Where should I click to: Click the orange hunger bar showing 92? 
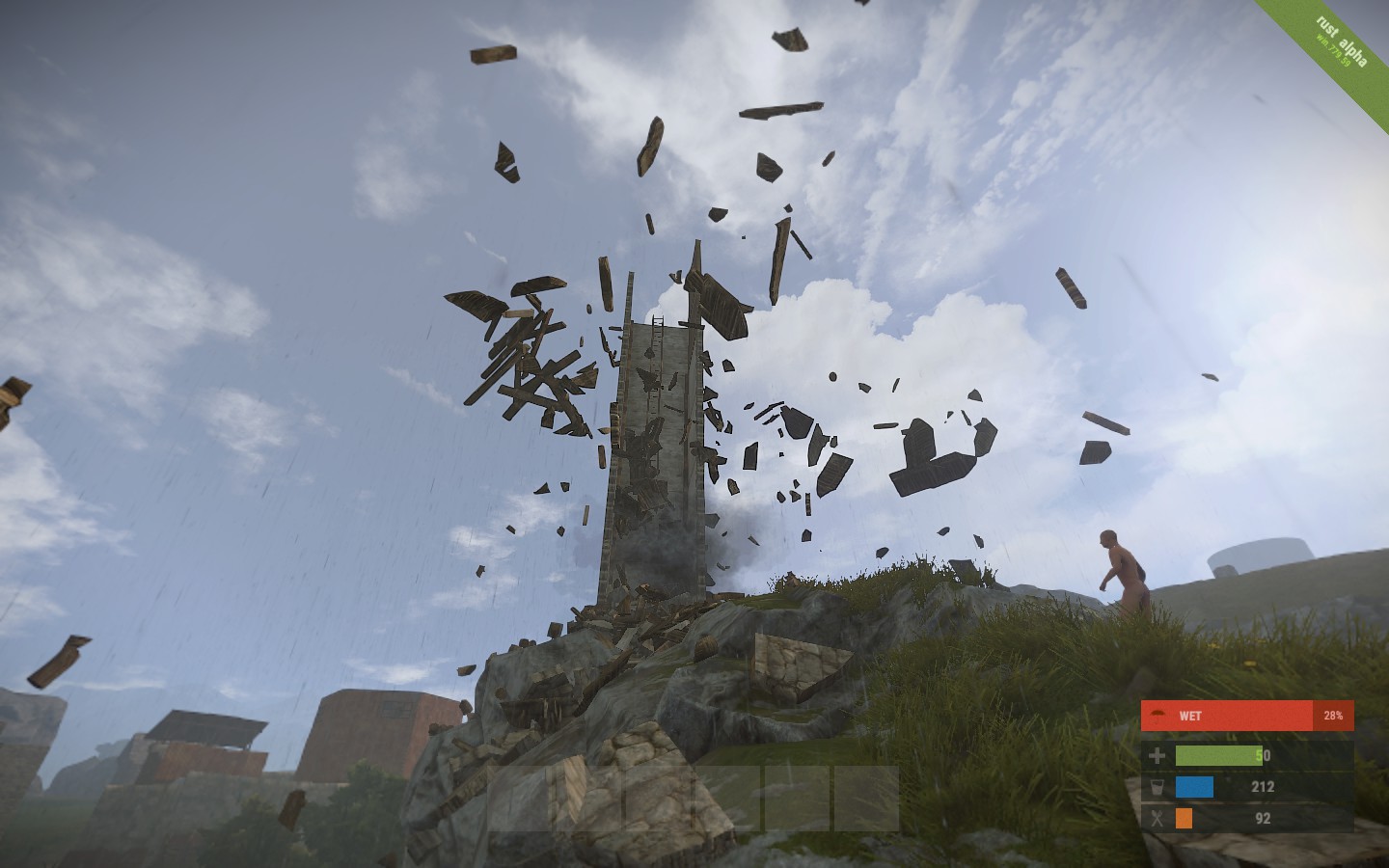[x=1184, y=819]
